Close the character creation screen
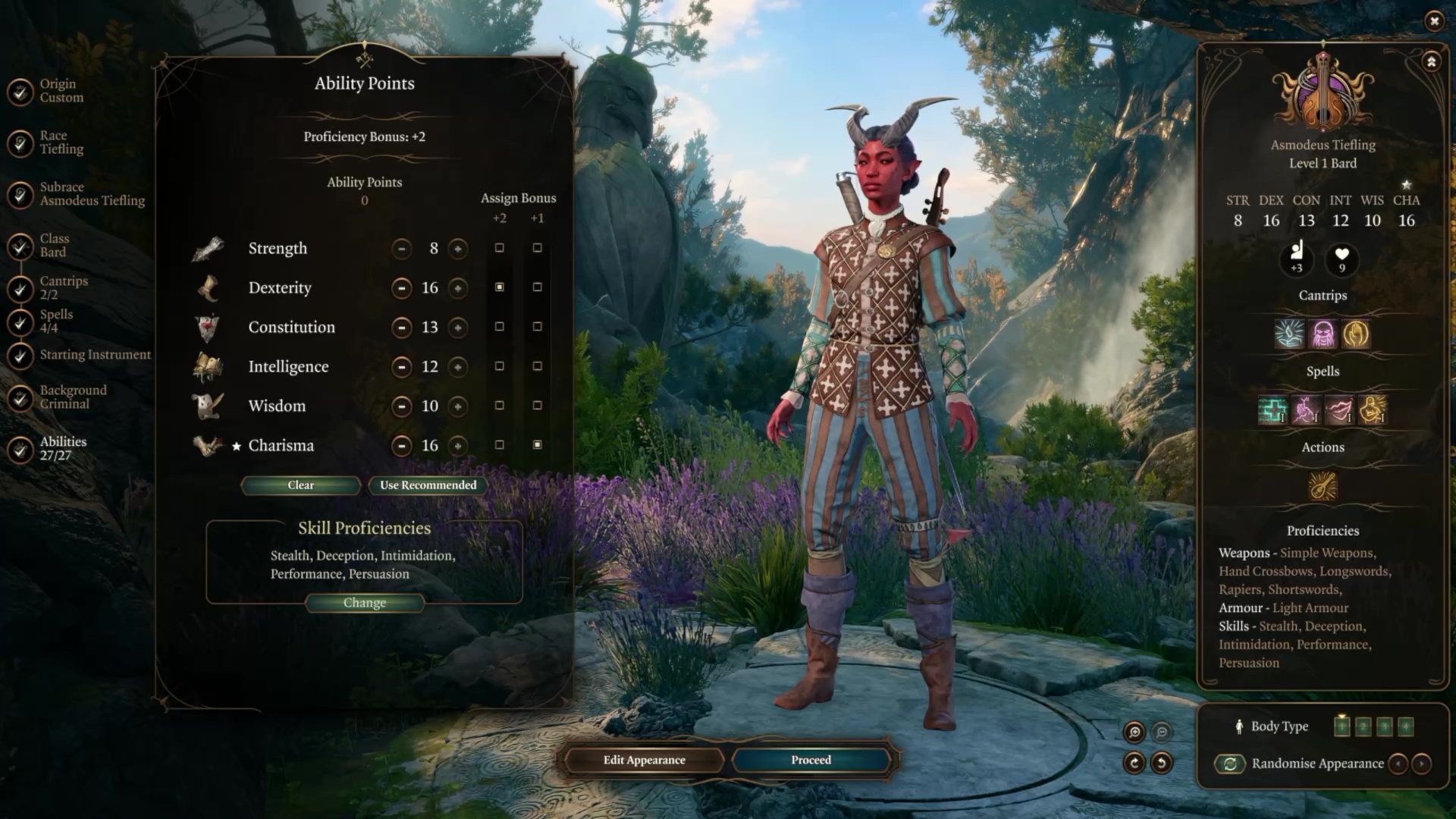1456x819 pixels. pyautogui.click(x=1433, y=21)
